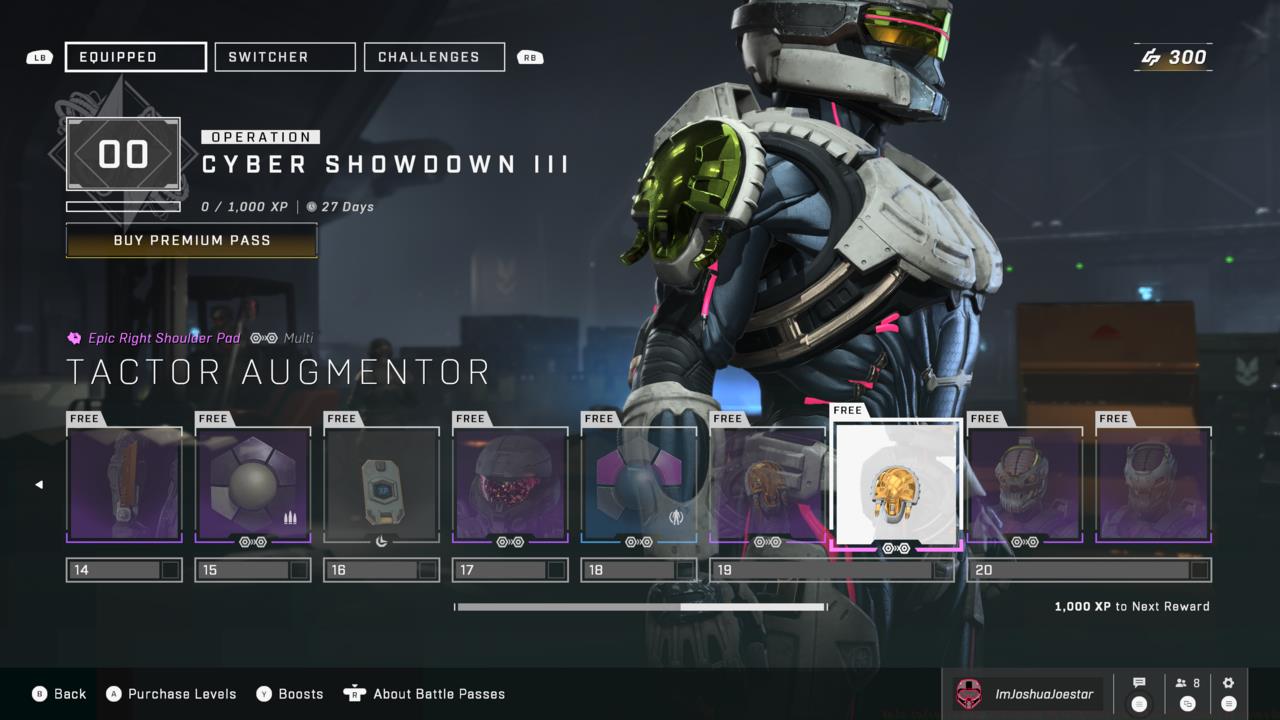Click the LB bumper prompt beside Equipped

pos(38,57)
